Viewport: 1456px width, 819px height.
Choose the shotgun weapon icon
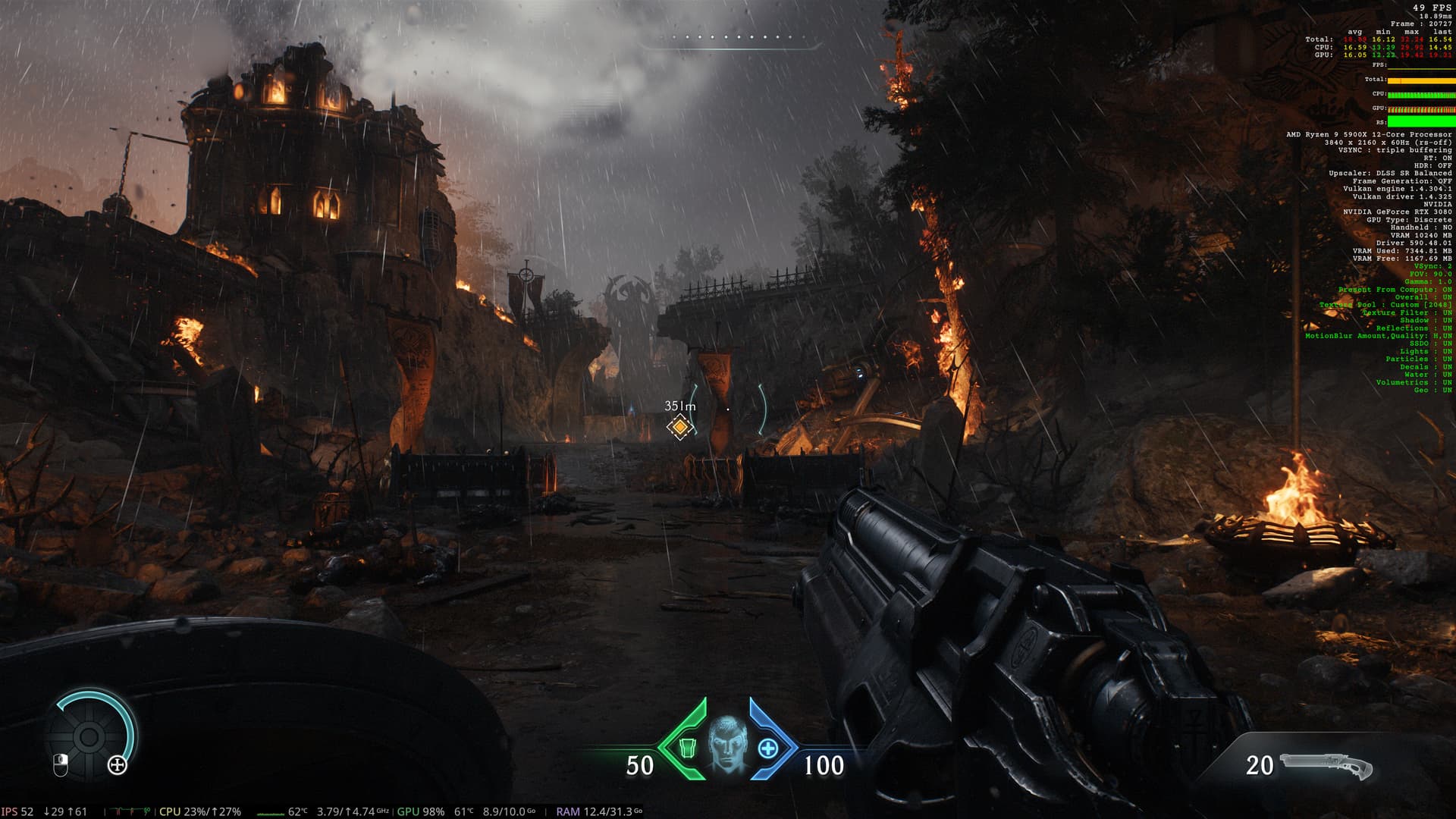1326,767
